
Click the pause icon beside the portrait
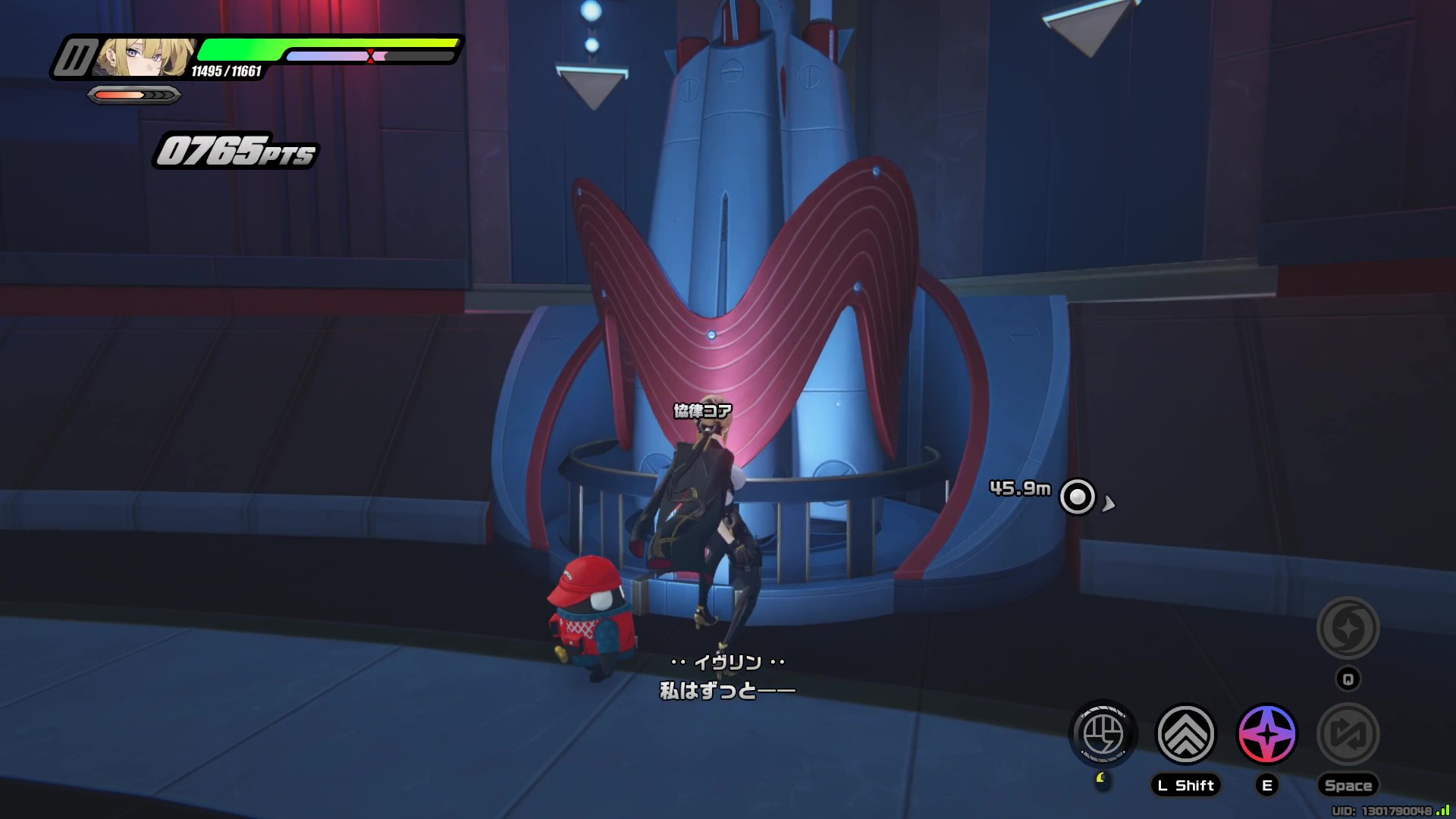[x=74, y=58]
